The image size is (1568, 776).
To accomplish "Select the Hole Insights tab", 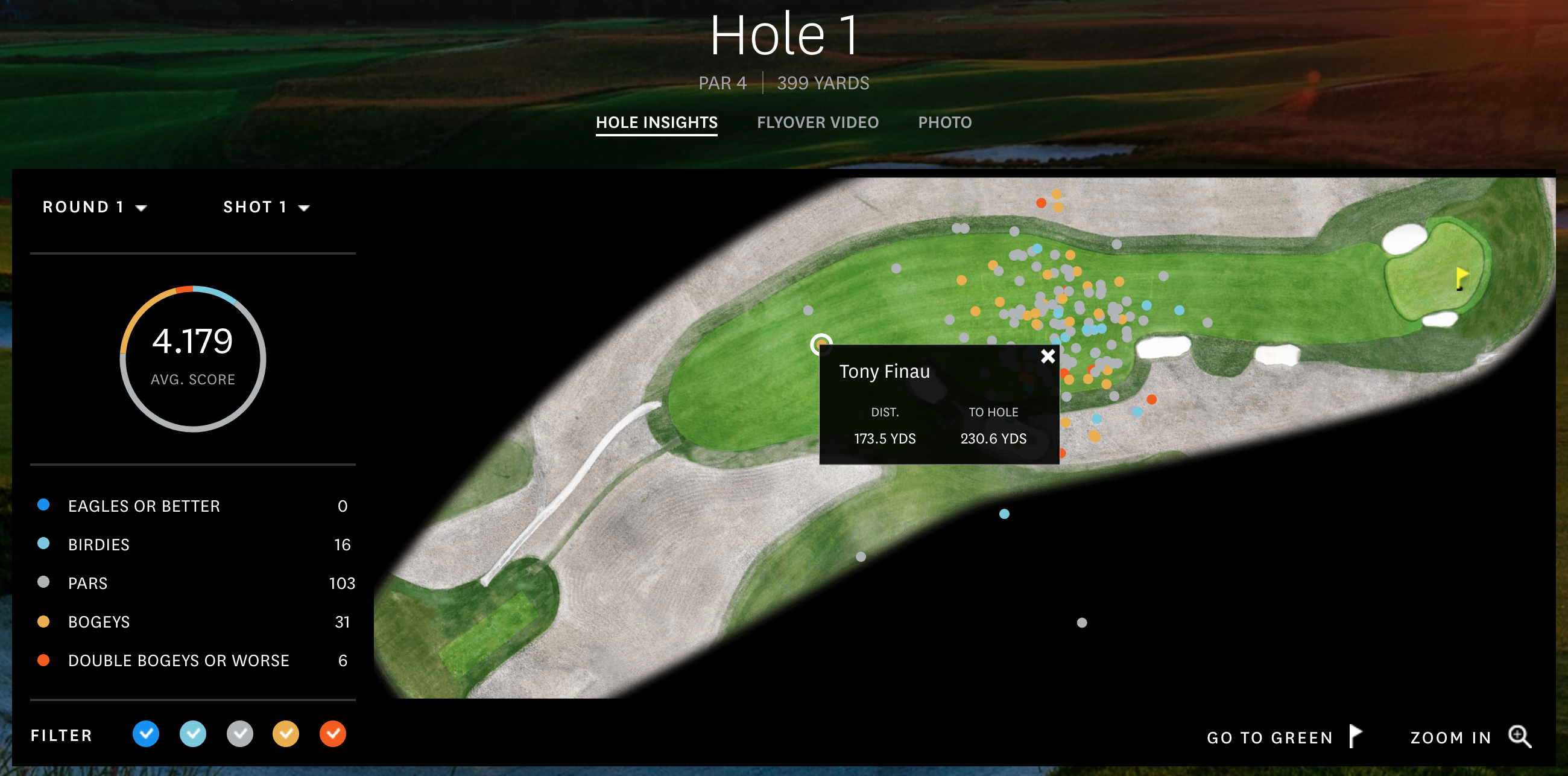I will pos(656,122).
